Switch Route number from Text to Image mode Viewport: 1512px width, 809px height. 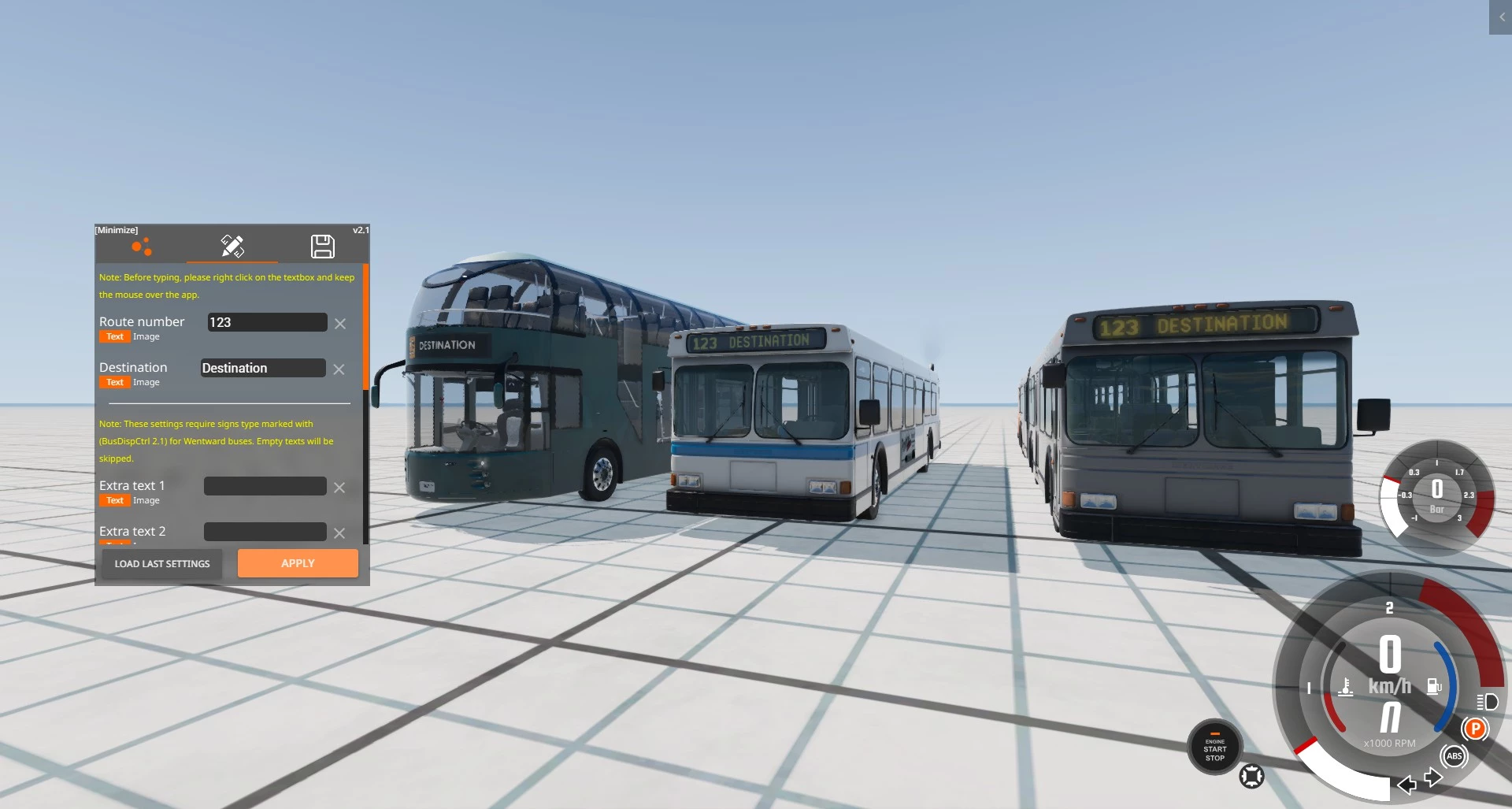point(146,336)
